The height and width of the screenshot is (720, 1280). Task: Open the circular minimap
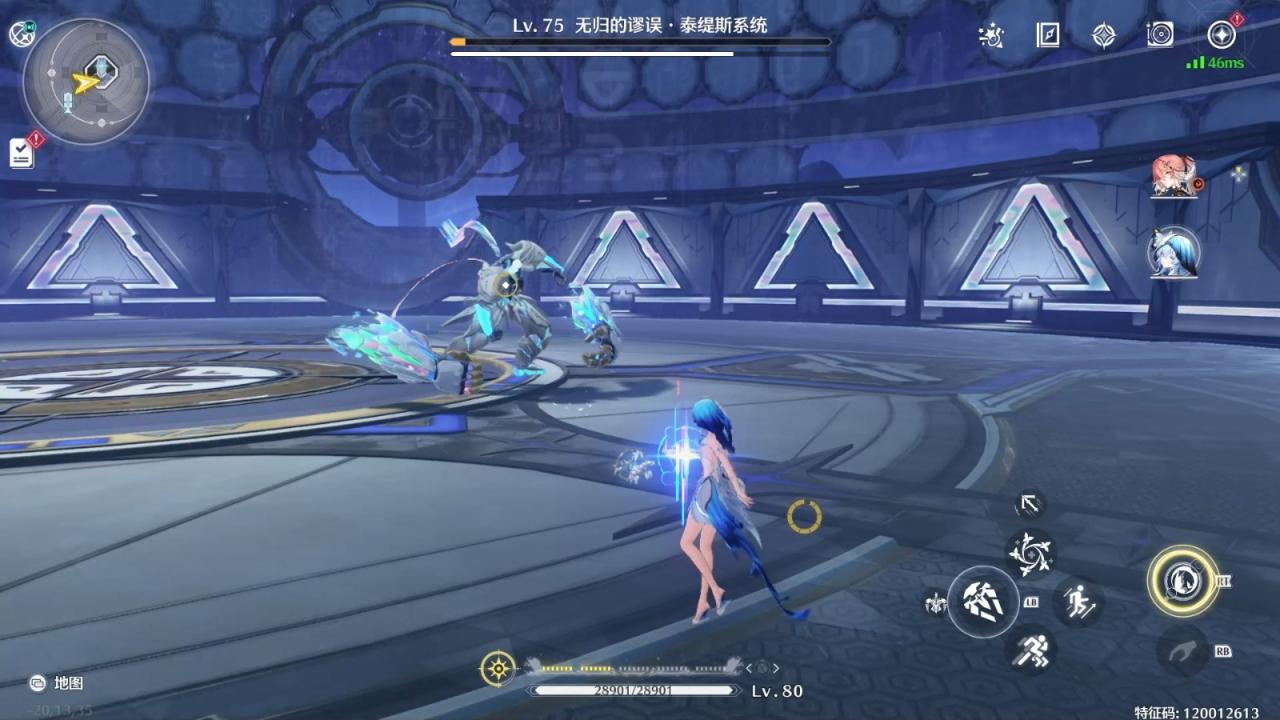pyautogui.click(x=86, y=82)
